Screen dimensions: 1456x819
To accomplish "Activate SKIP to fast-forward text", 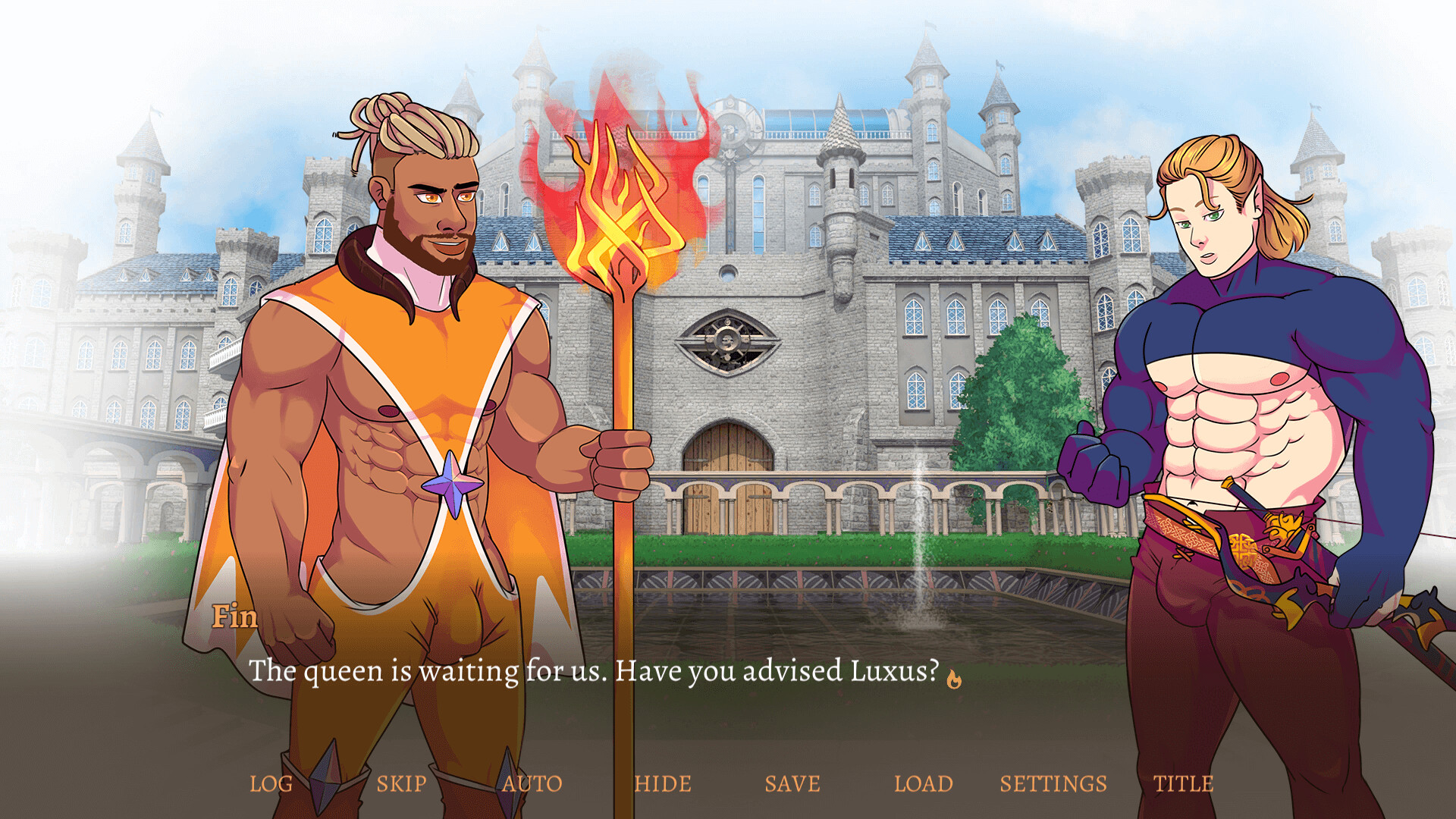I will point(402,784).
